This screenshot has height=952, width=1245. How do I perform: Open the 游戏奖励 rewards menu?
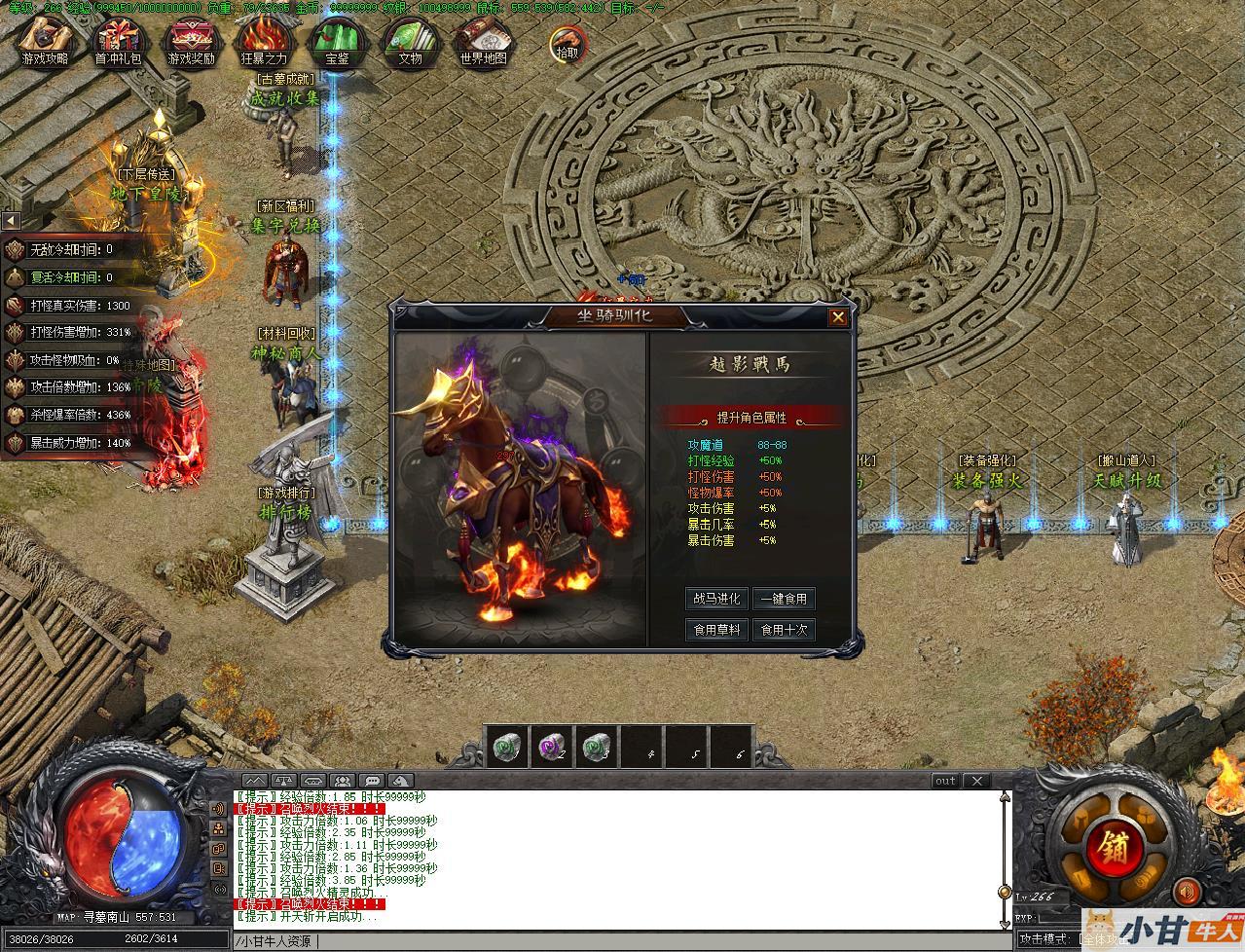(191, 42)
